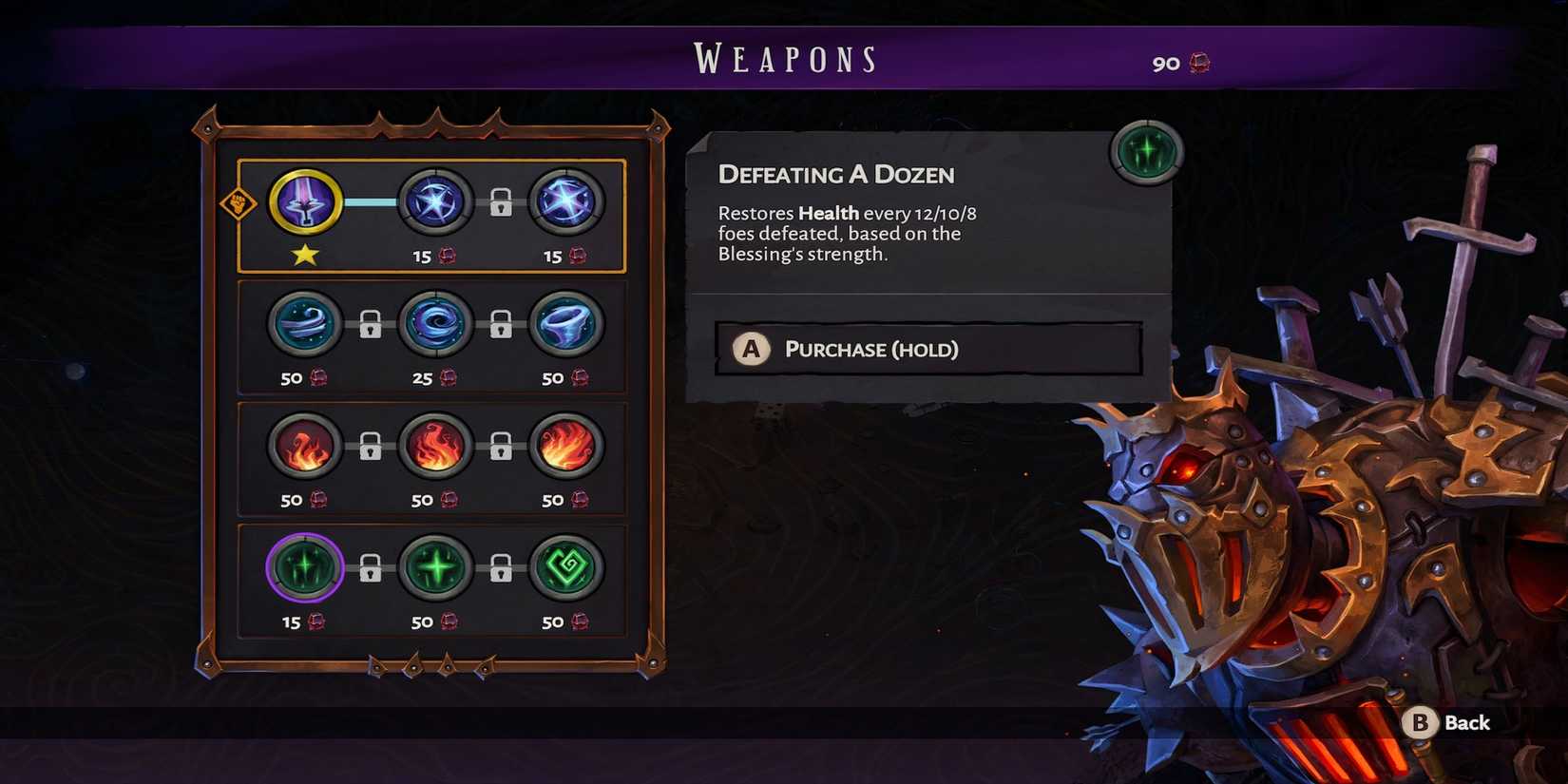1568x784 pixels.
Task: Toggle the lock between the first-tier sword blessings
Action: pos(502,202)
